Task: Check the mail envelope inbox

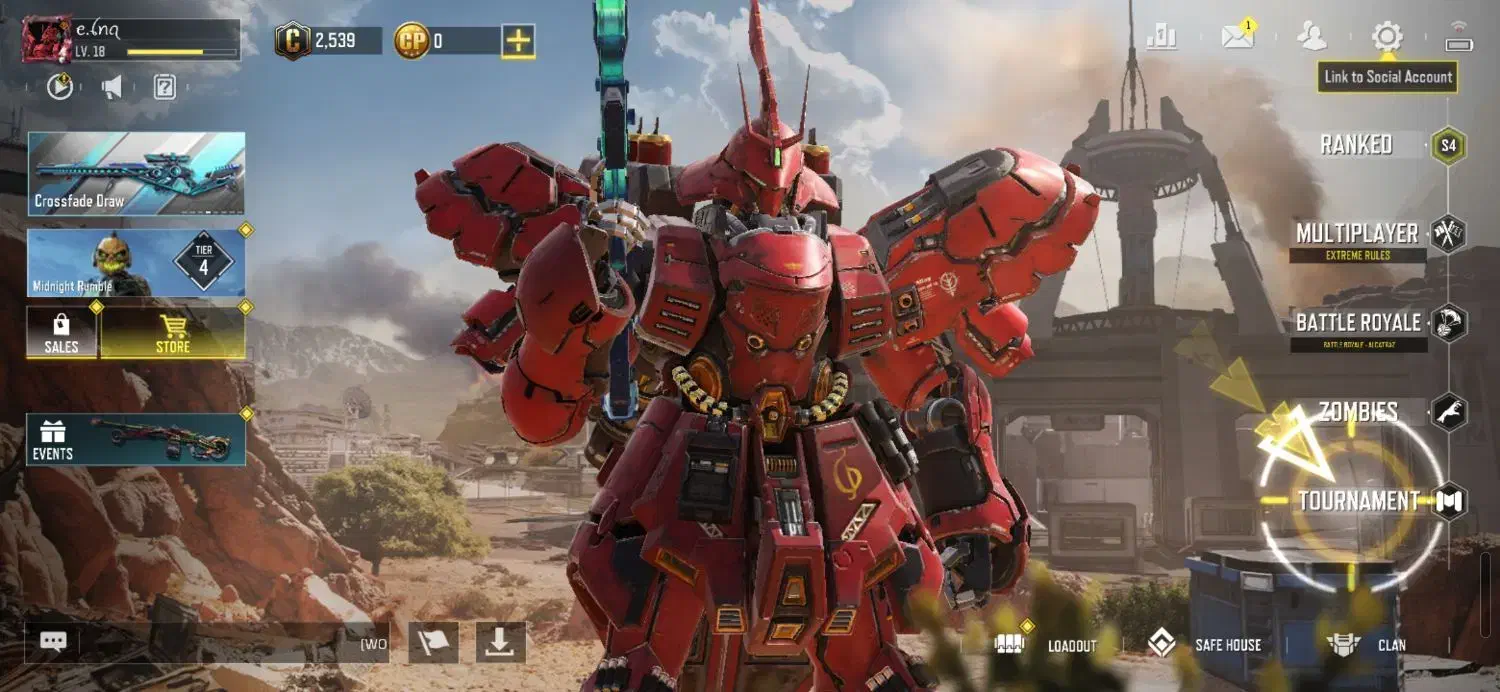Action: pos(1238,38)
